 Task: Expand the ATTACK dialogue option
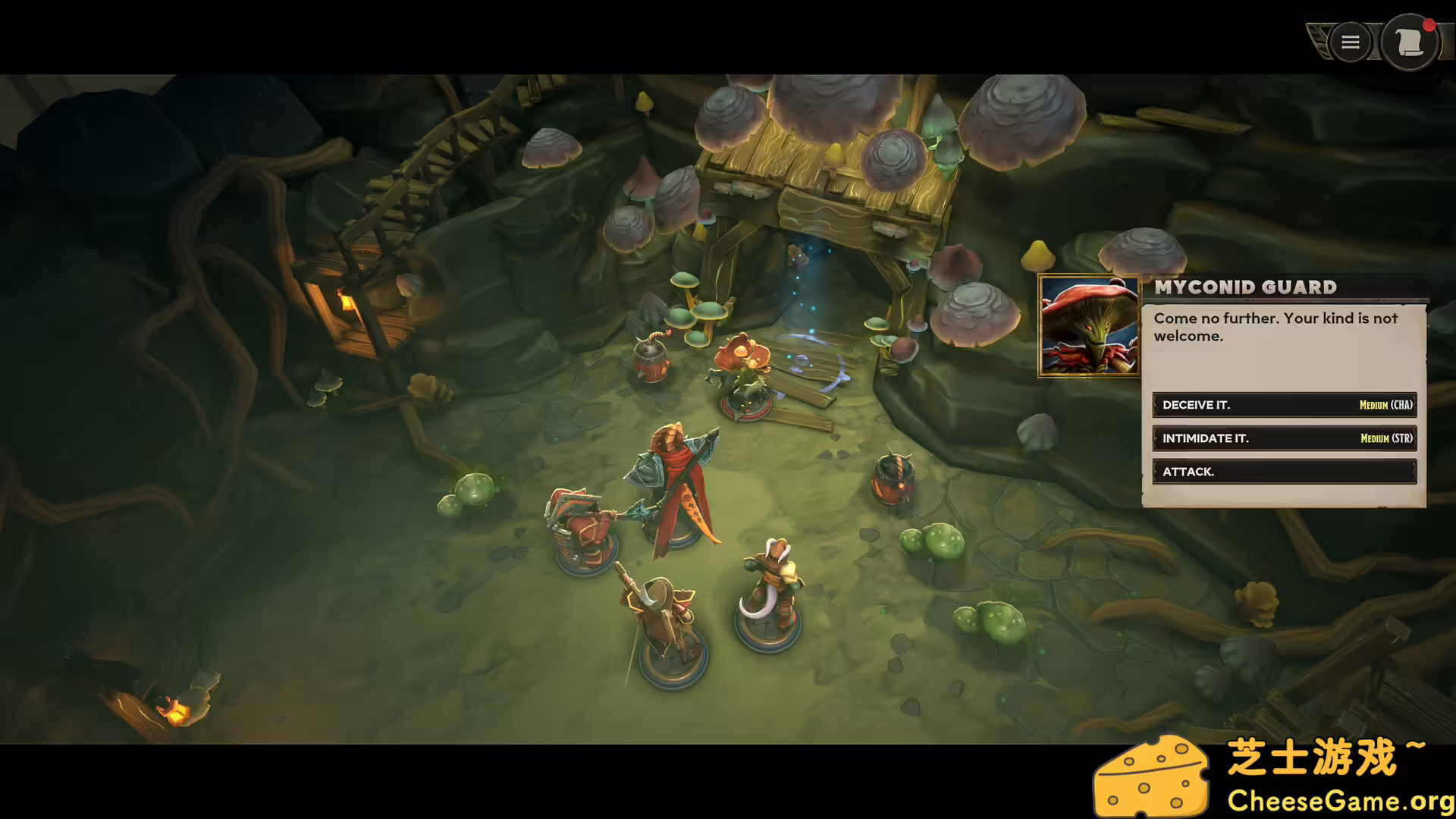pos(1285,472)
